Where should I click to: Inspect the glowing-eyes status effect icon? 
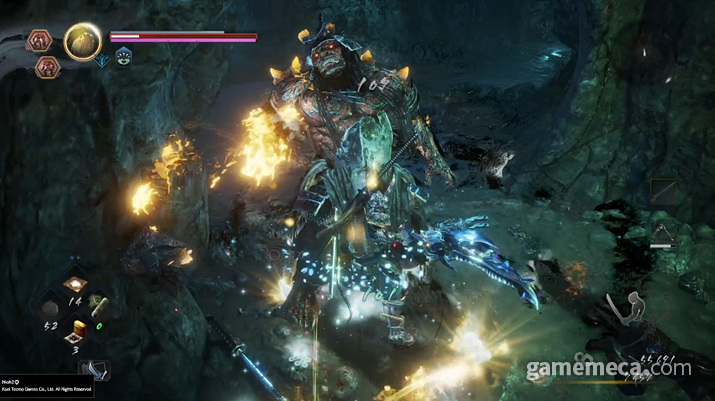pyautogui.click(x=123, y=58)
